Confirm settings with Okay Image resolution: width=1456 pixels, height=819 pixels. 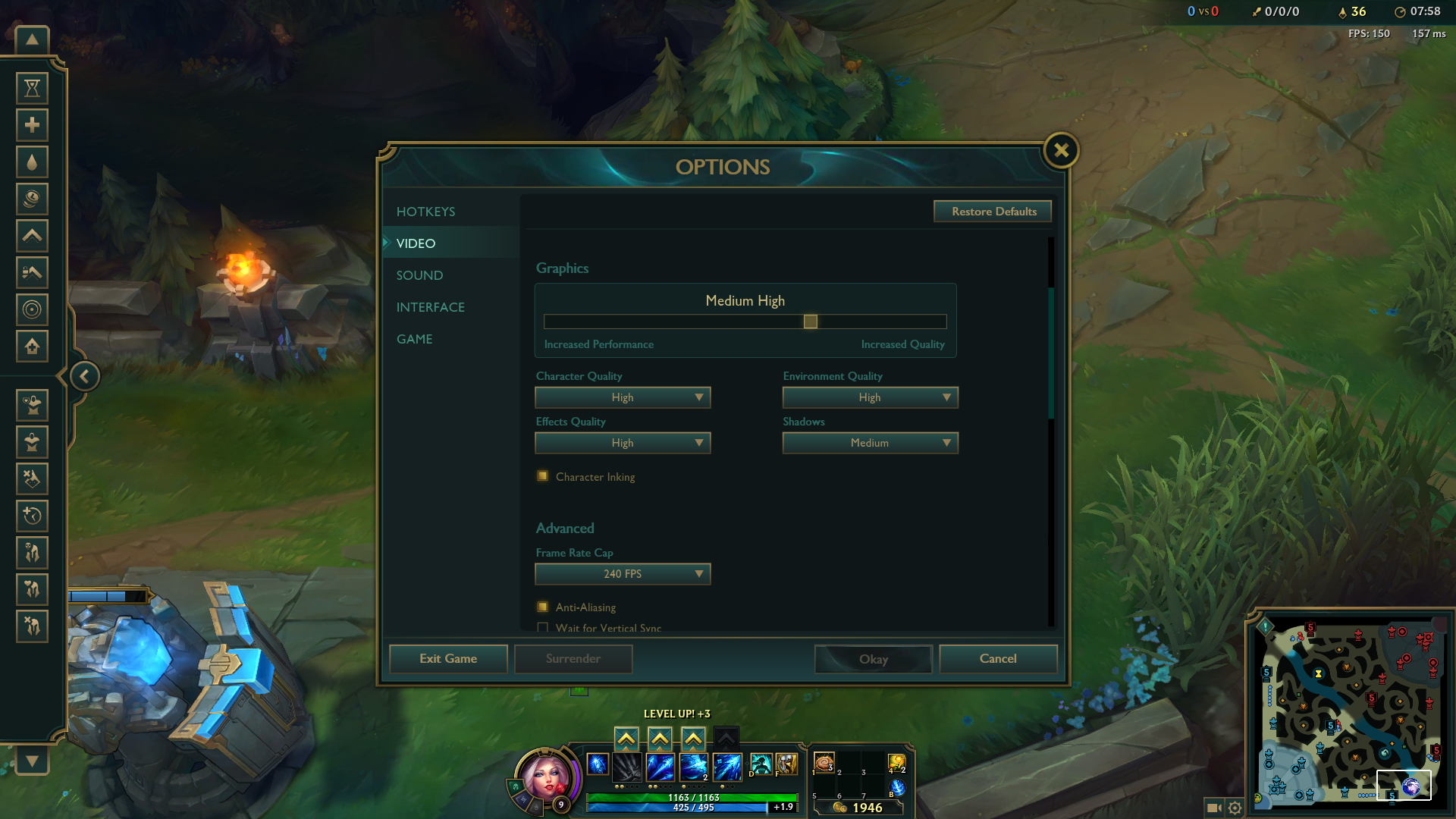[x=873, y=659]
